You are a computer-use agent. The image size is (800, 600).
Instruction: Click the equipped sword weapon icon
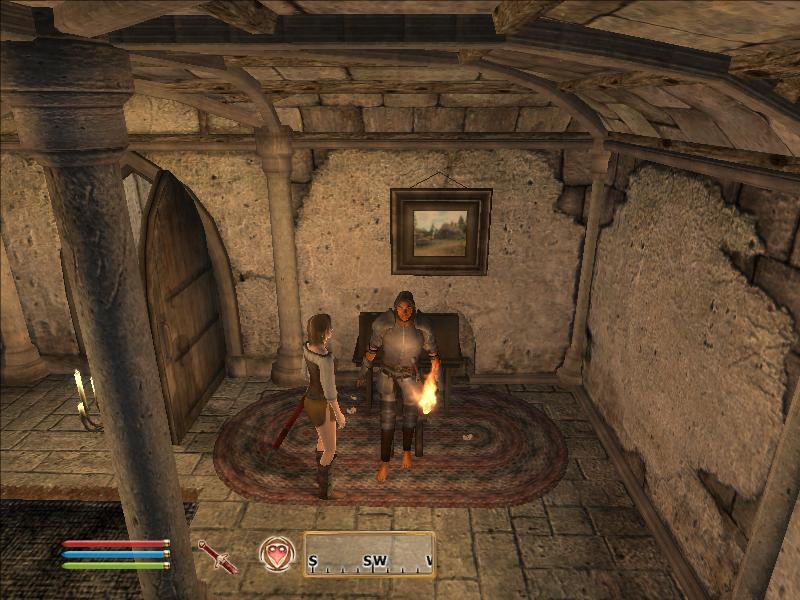pos(217,555)
